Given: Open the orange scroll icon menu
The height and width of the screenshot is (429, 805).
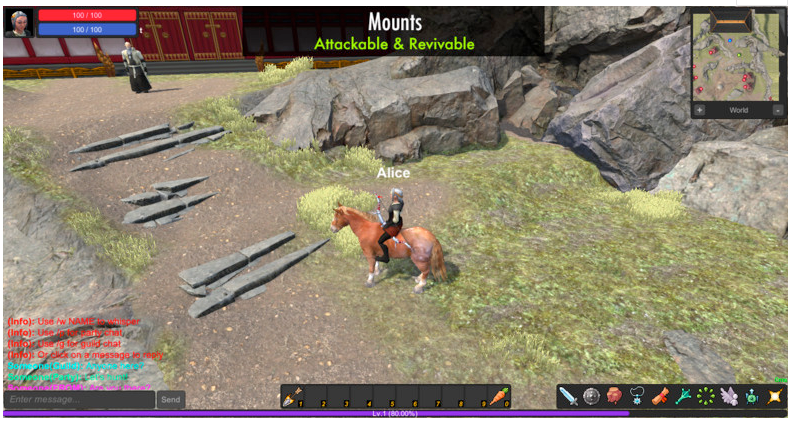Looking at the screenshot, I should click(660, 397).
